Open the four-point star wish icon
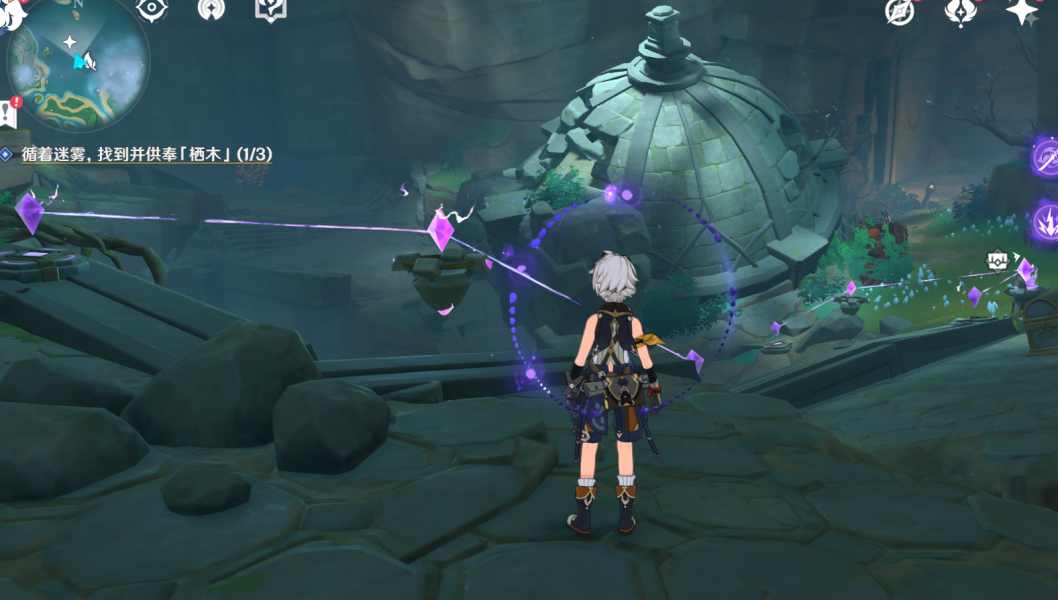The height and width of the screenshot is (600, 1058). click(1022, 12)
